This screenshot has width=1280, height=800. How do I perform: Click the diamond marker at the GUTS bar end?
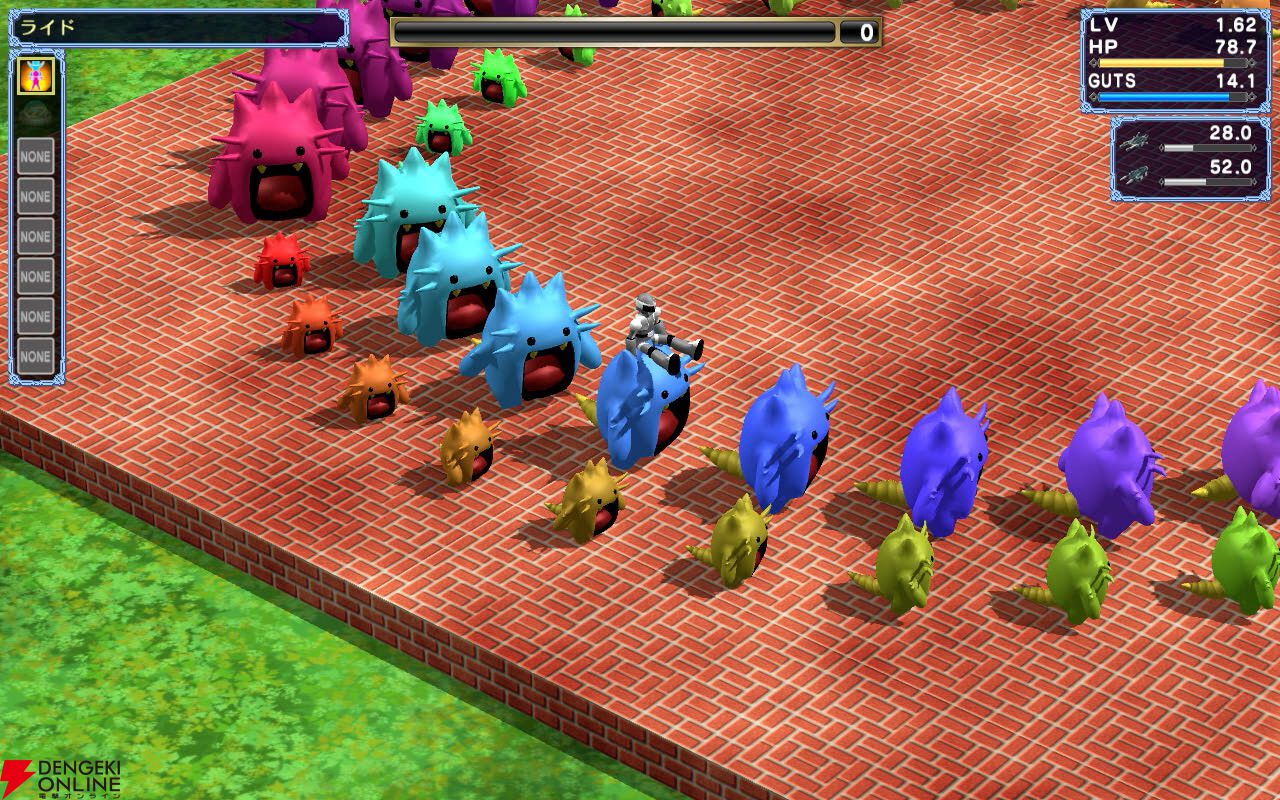pos(1251,96)
